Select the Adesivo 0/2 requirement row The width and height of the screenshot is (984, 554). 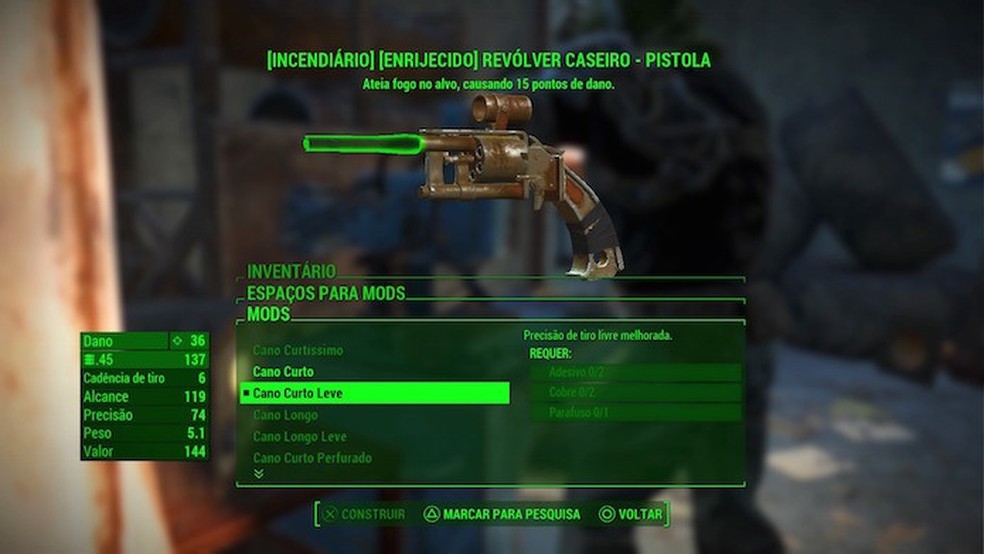[x=636, y=372]
